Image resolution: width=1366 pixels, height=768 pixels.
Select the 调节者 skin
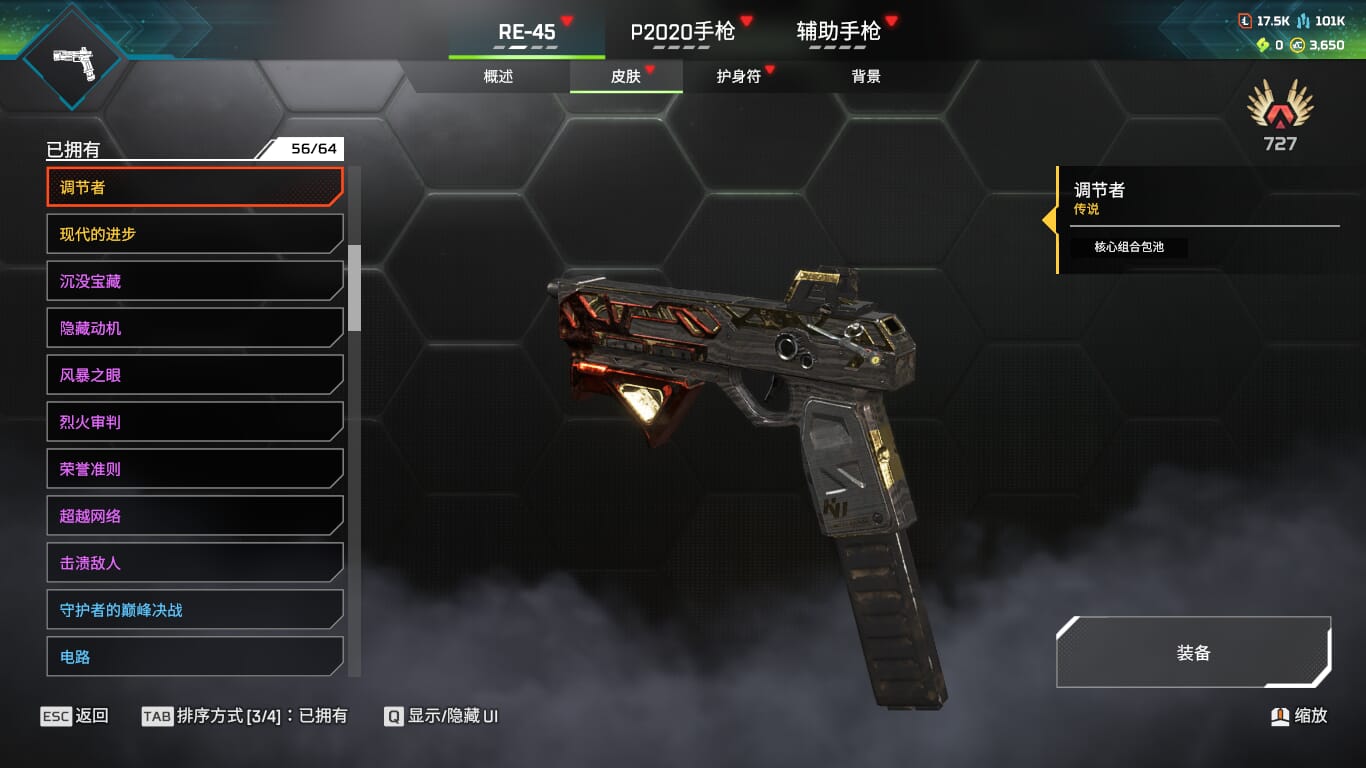pyautogui.click(x=195, y=187)
